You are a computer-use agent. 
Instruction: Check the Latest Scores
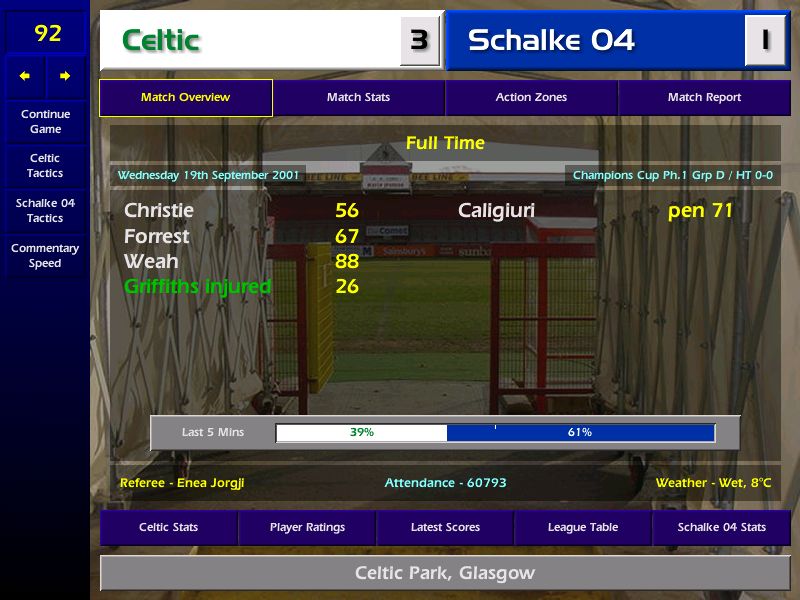coord(445,528)
